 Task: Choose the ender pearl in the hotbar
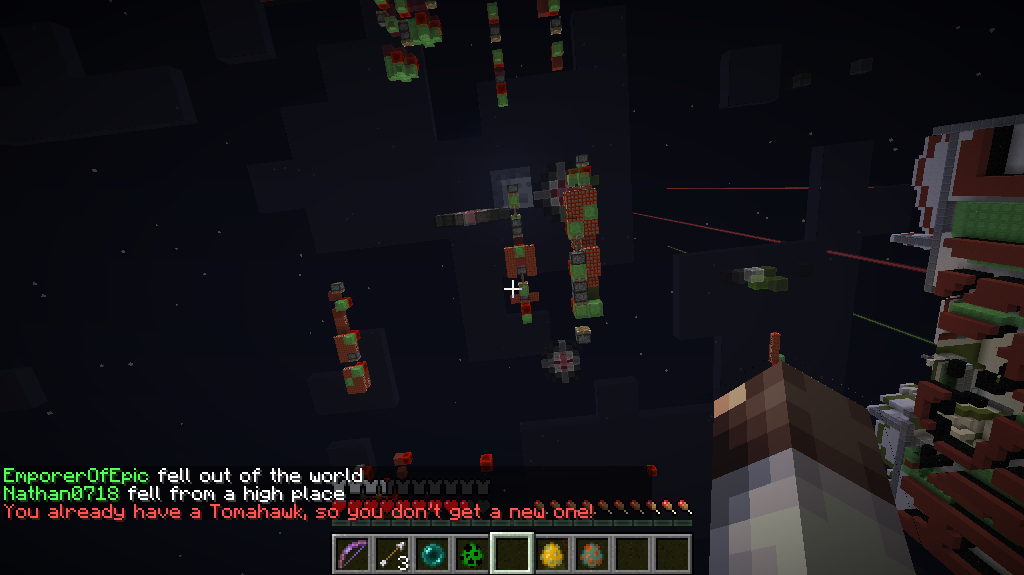(x=431, y=553)
